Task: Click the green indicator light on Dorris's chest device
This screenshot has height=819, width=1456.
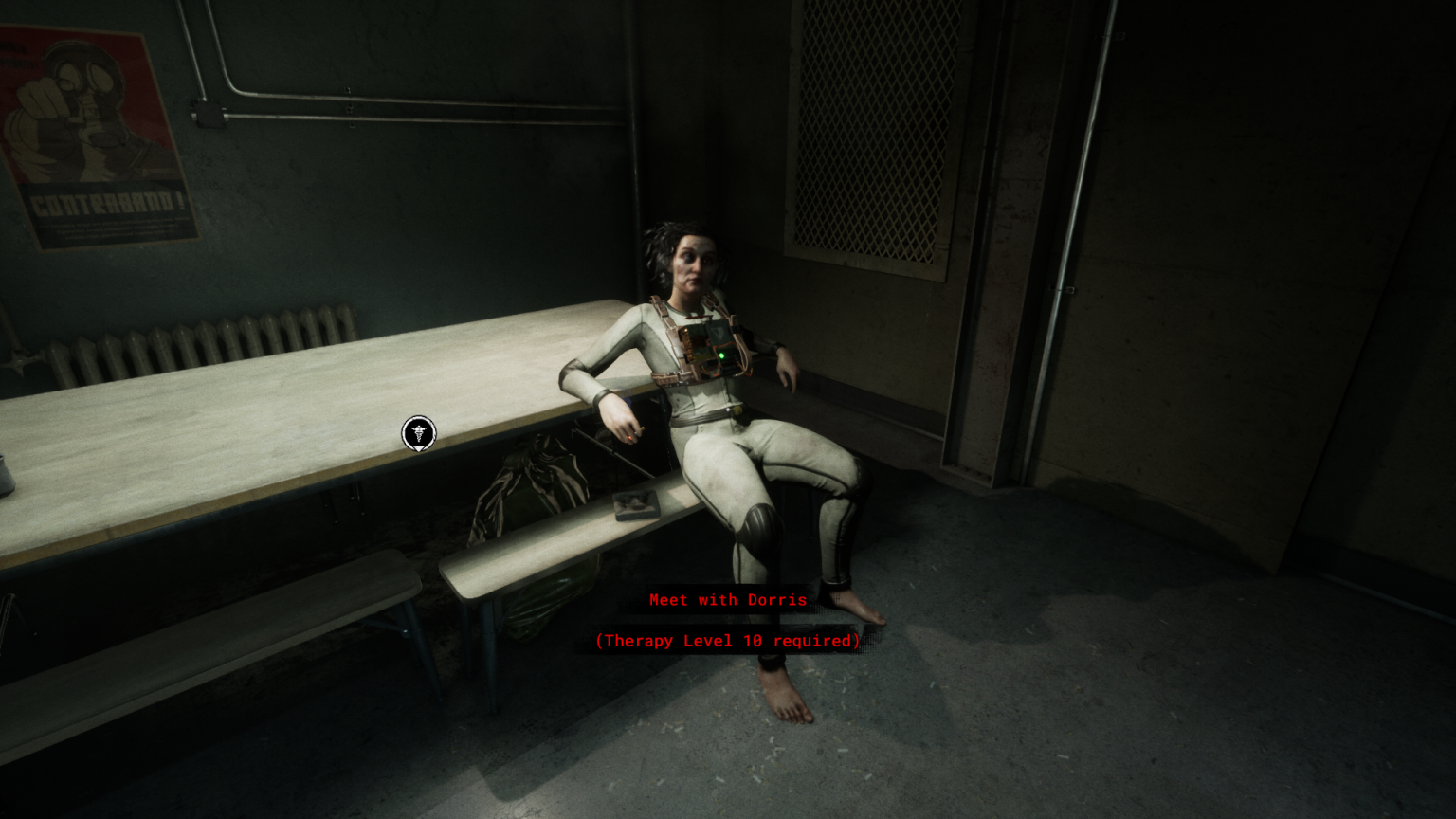Action: (x=722, y=355)
